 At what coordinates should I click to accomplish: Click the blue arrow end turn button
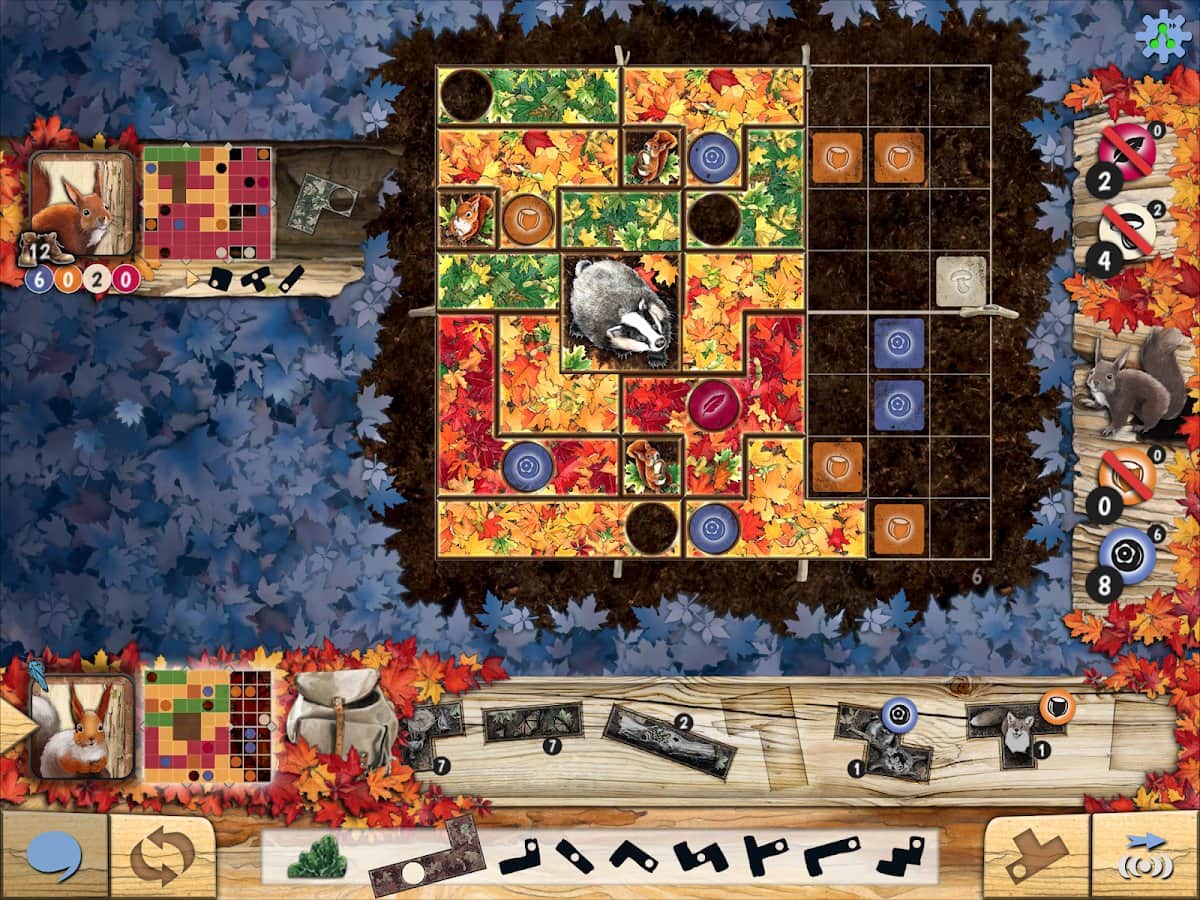tap(1146, 856)
